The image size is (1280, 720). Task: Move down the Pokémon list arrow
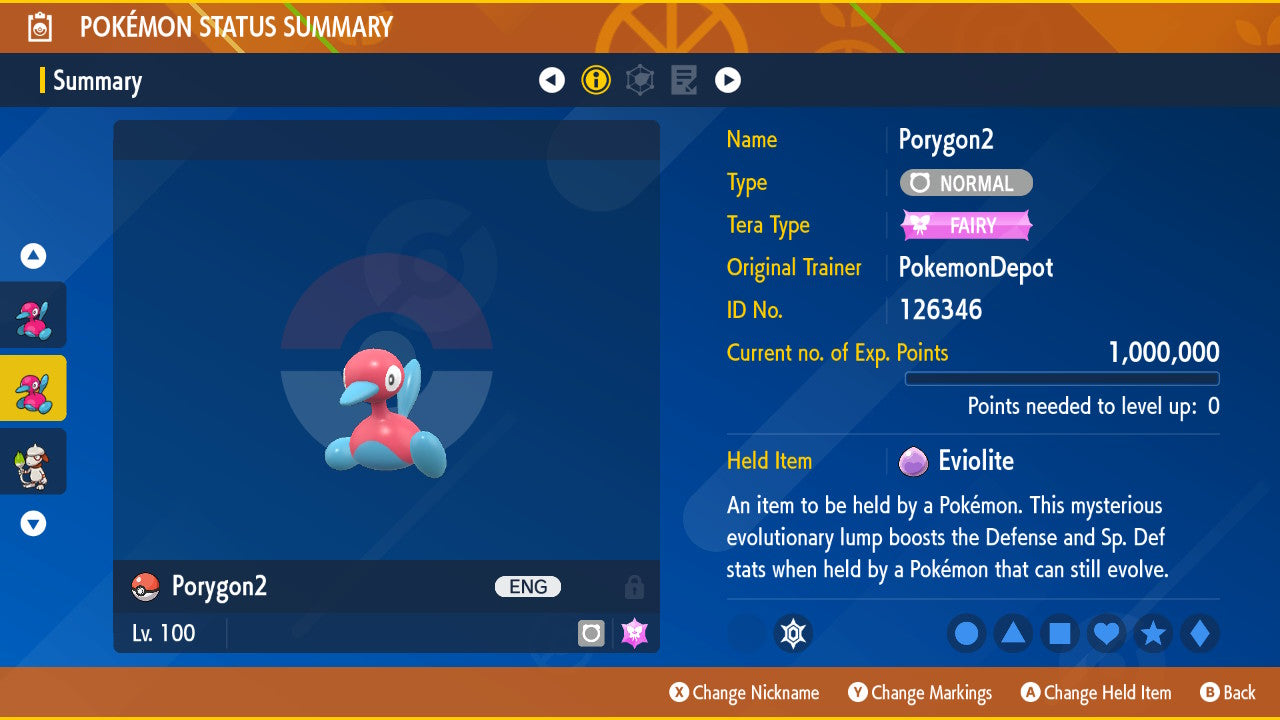click(x=34, y=523)
